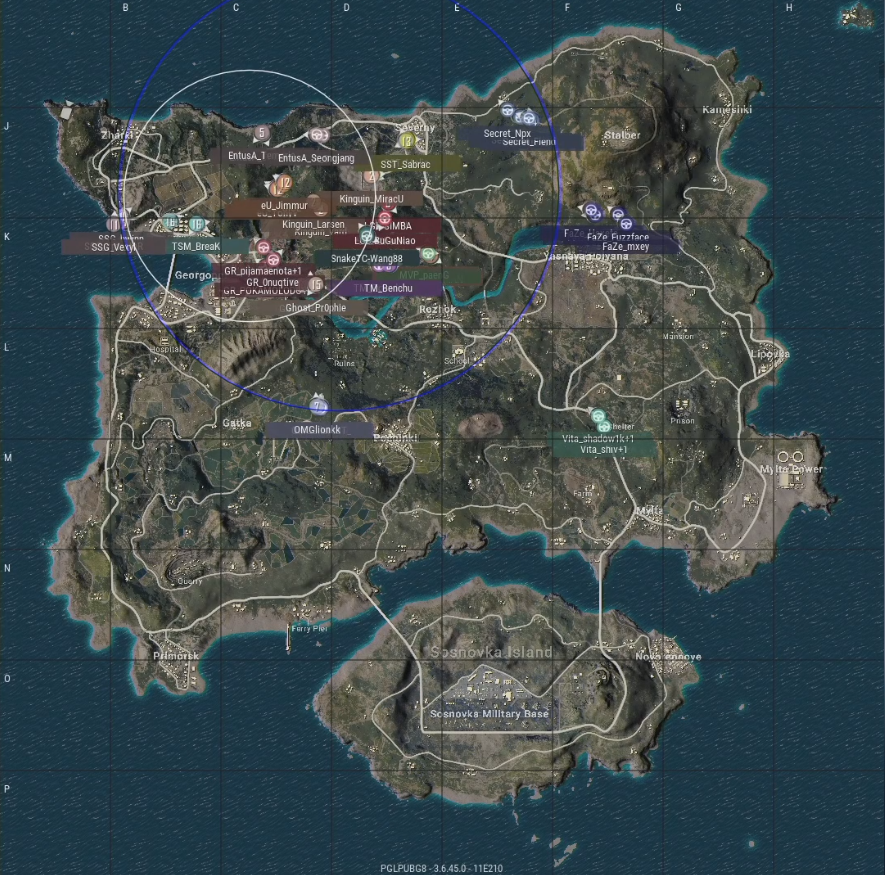Choose the TM_Benchu player label

tap(390, 288)
